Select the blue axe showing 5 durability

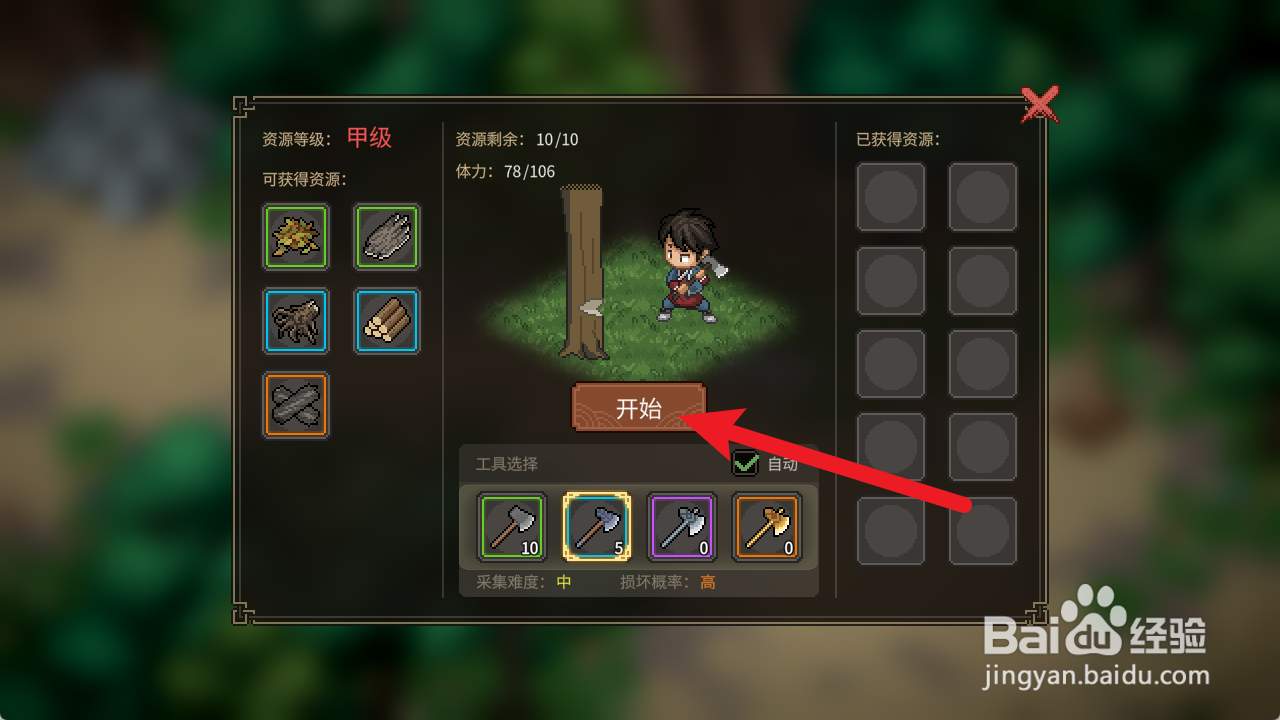point(597,528)
